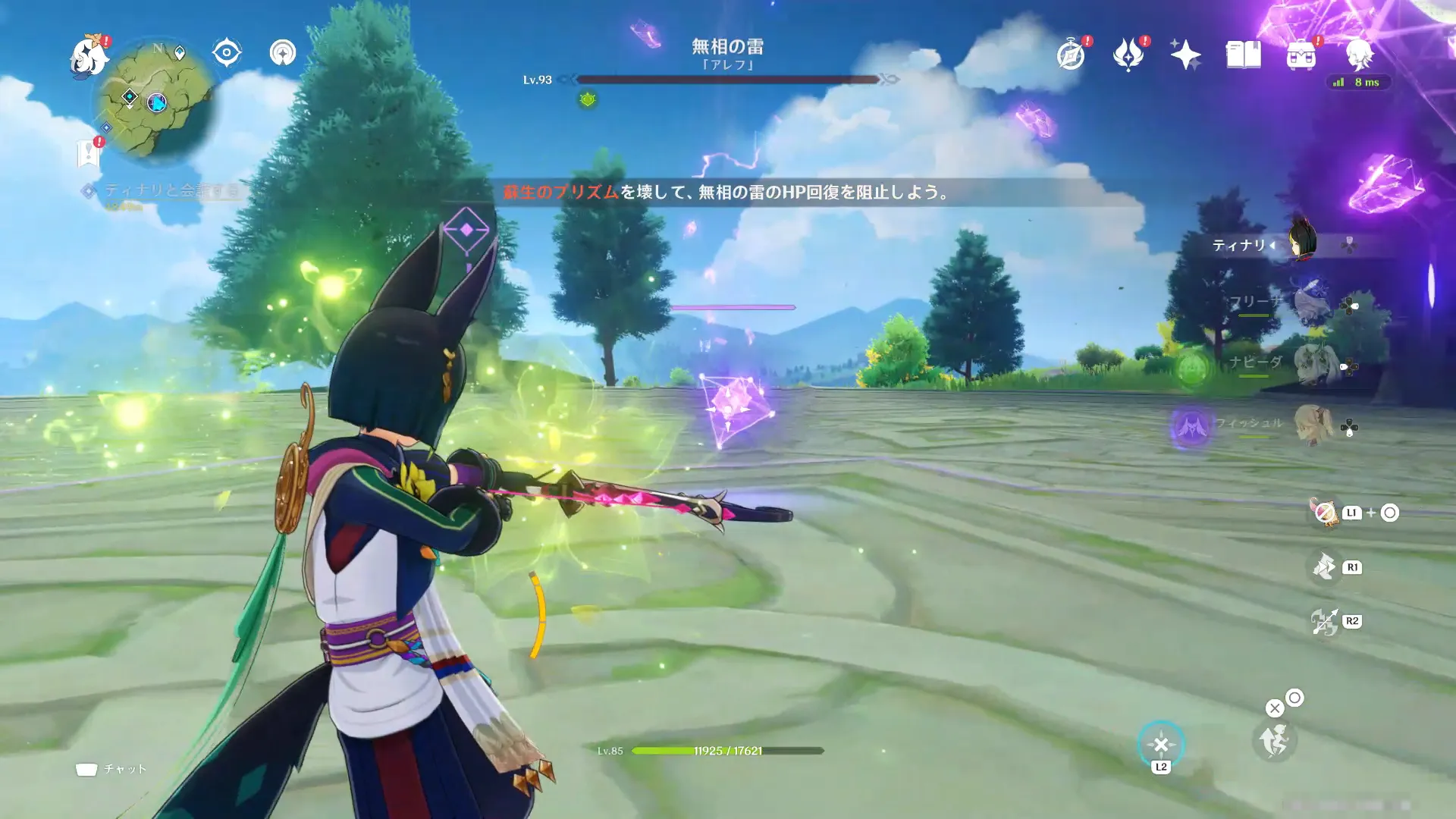Open the compass events icon
Viewport: 1456px width, 819px height.
pyautogui.click(x=1071, y=55)
